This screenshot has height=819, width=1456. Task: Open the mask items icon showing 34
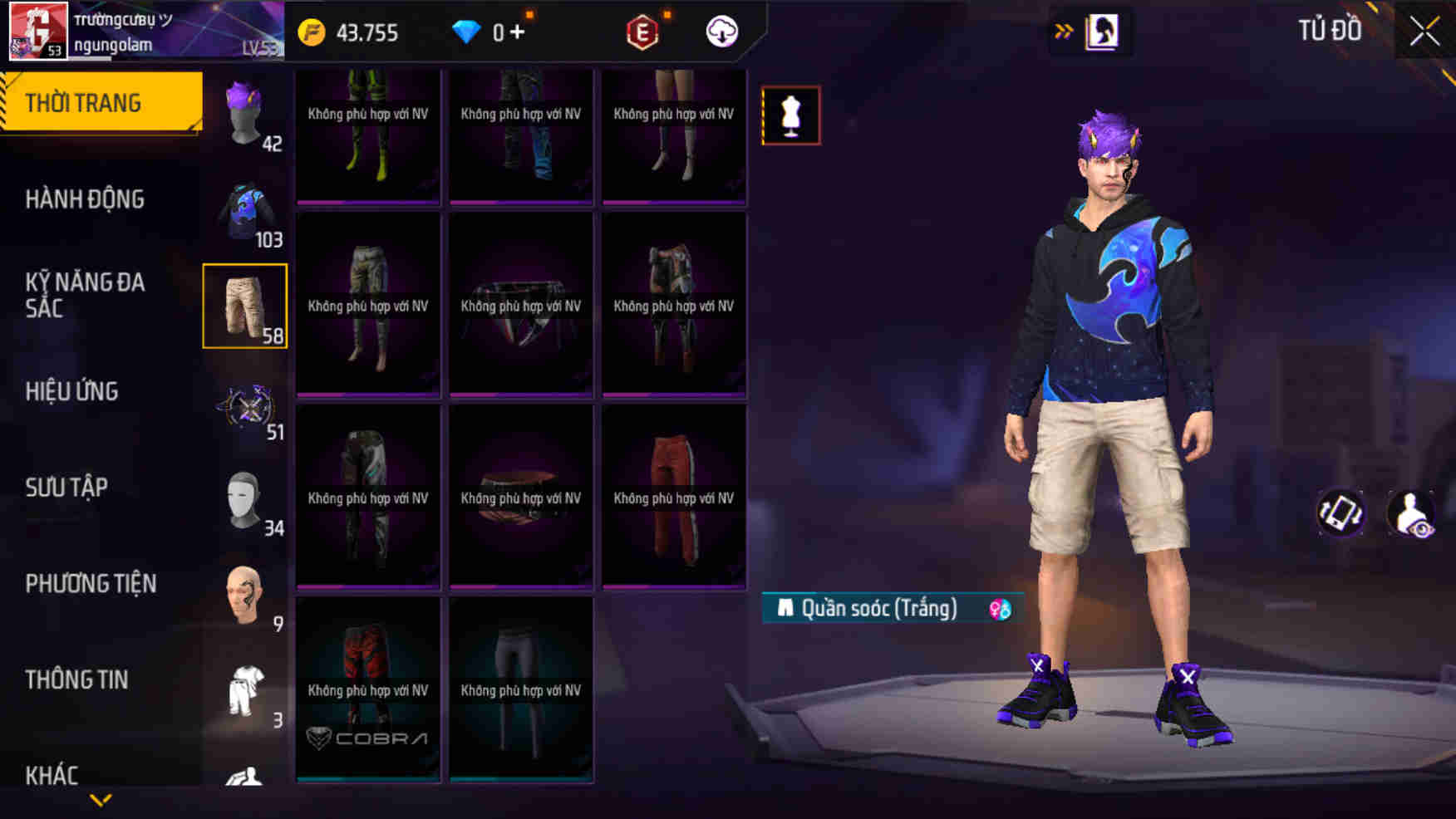coord(245,498)
